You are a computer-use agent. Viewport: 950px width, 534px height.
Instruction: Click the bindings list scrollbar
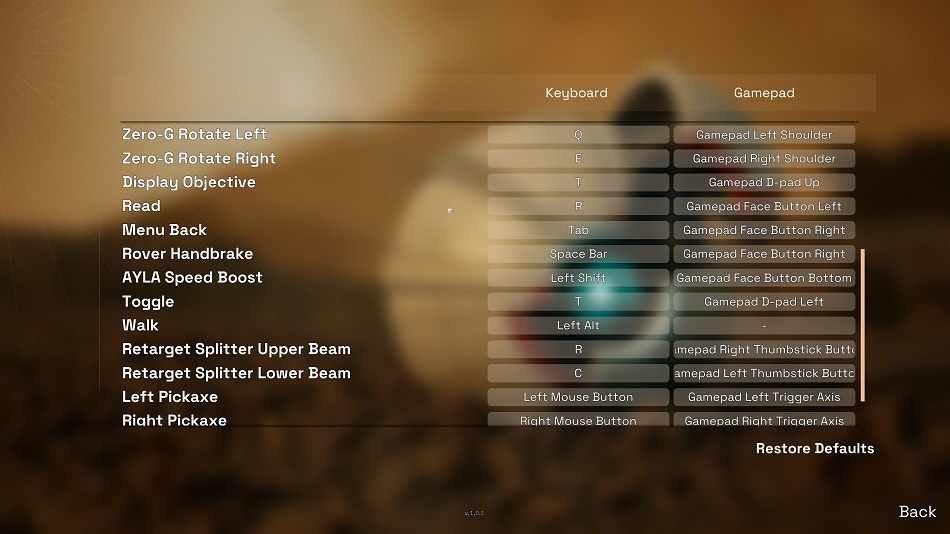[862, 325]
